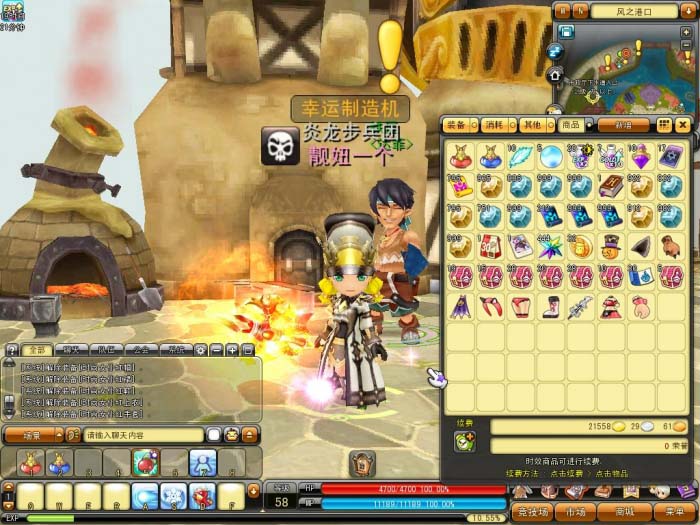Show the 全部 all-messages chat tab
The height and width of the screenshot is (525, 700).
coord(36,350)
